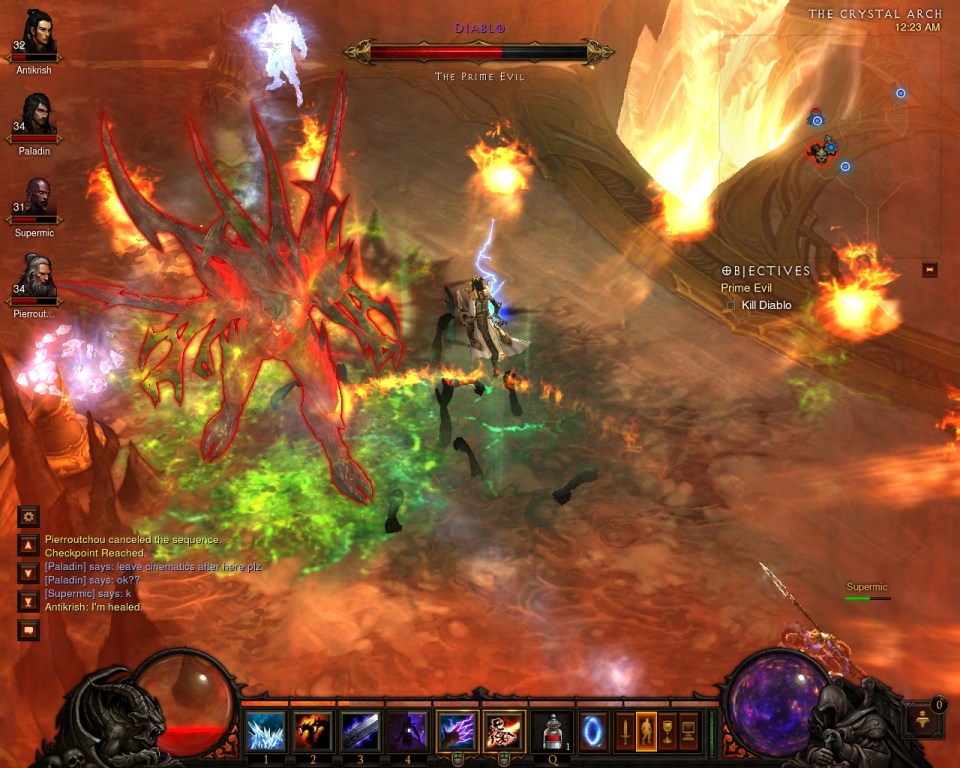The width and height of the screenshot is (960, 768).
Task: Open chat settings with the gear button
Action: tap(29, 516)
